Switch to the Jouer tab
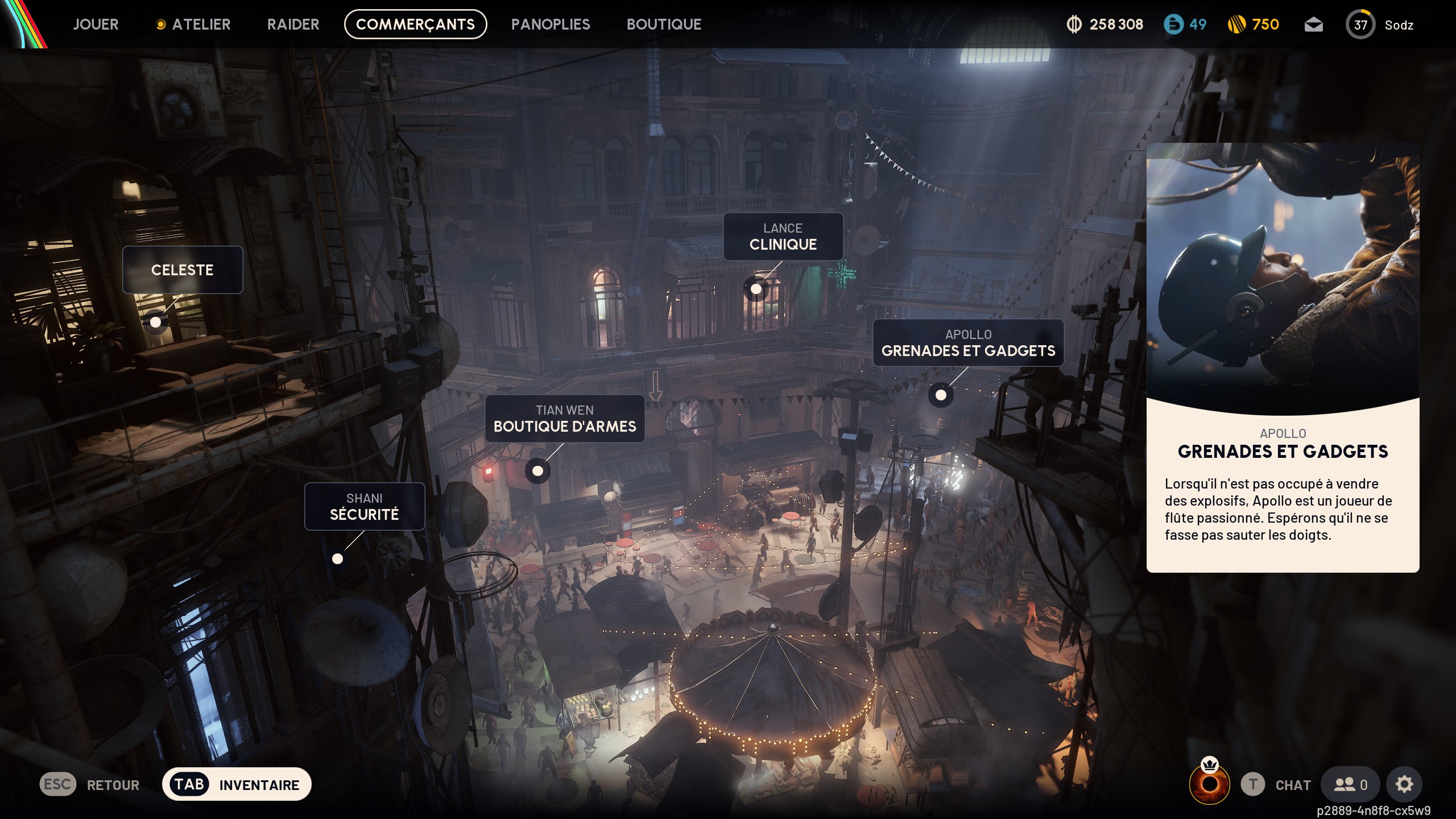The height and width of the screenshot is (819, 1456). pyautogui.click(x=96, y=24)
